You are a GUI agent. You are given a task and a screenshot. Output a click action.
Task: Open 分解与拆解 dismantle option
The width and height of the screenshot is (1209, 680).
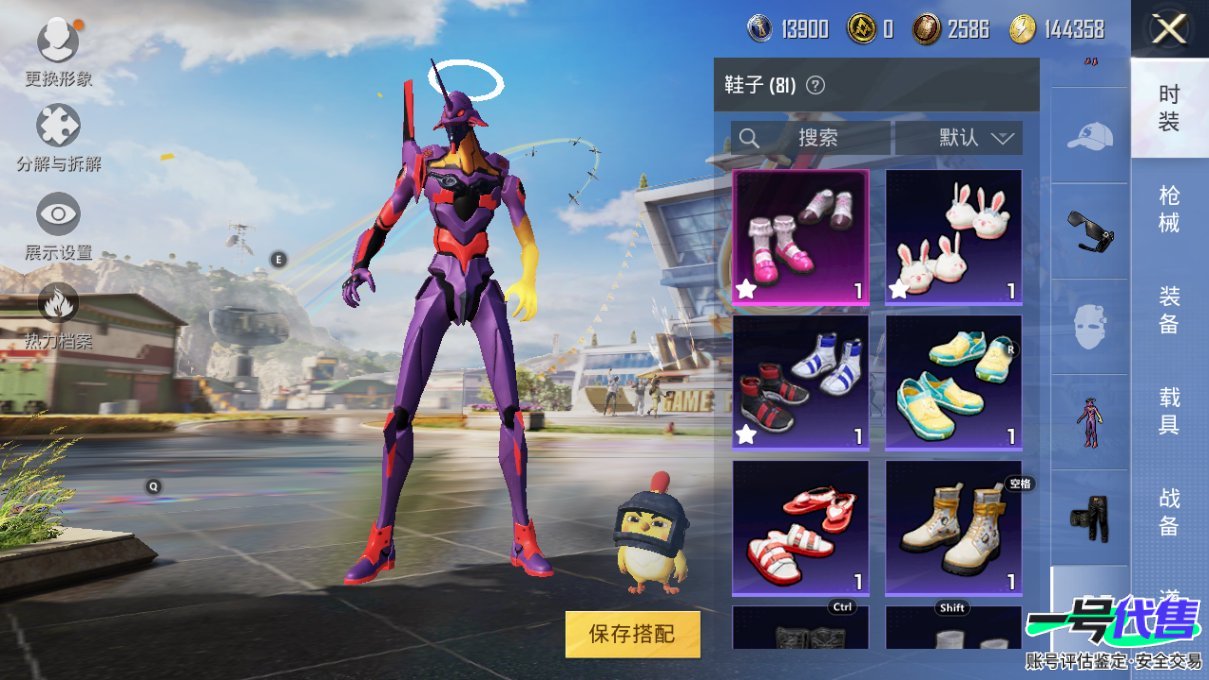58,128
